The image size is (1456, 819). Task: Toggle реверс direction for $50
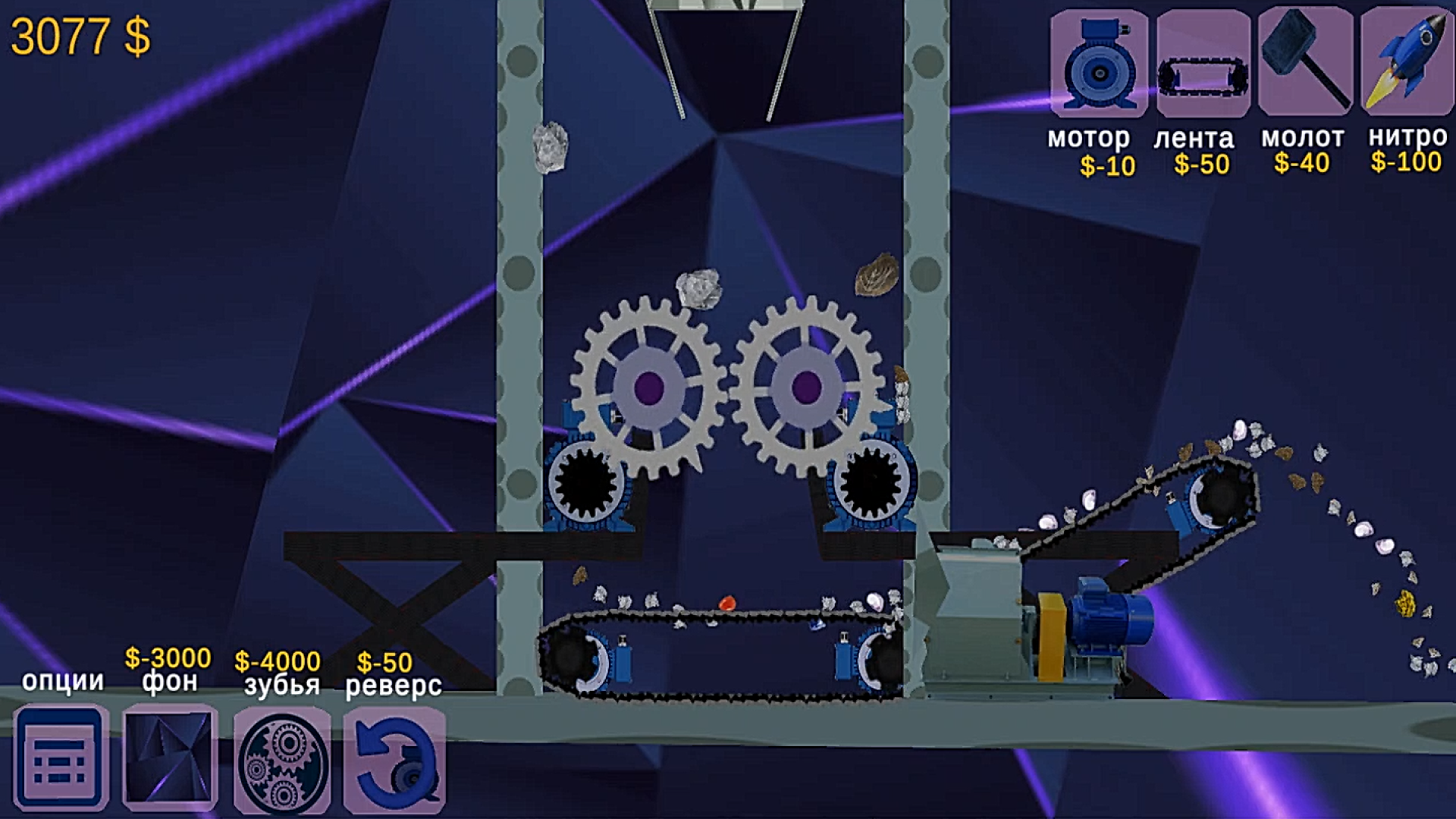tap(393, 758)
